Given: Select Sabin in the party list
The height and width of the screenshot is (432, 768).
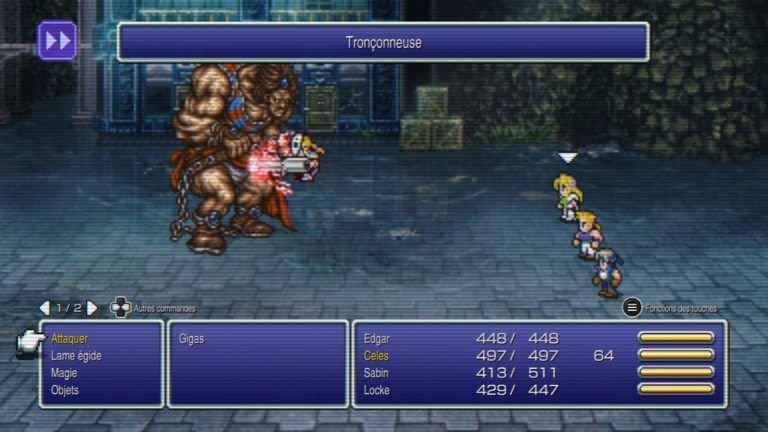Looking at the screenshot, I should (x=377, y=373).
